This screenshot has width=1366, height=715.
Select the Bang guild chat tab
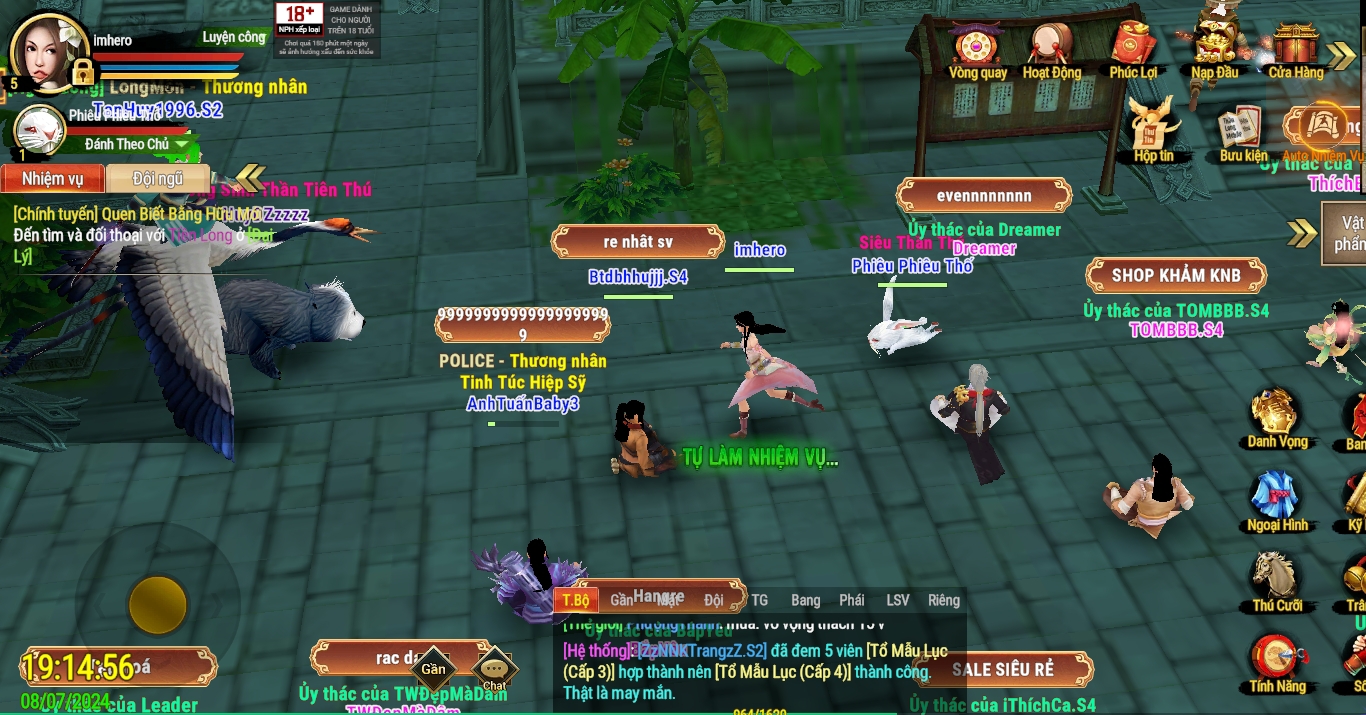(x=805, y=600)
